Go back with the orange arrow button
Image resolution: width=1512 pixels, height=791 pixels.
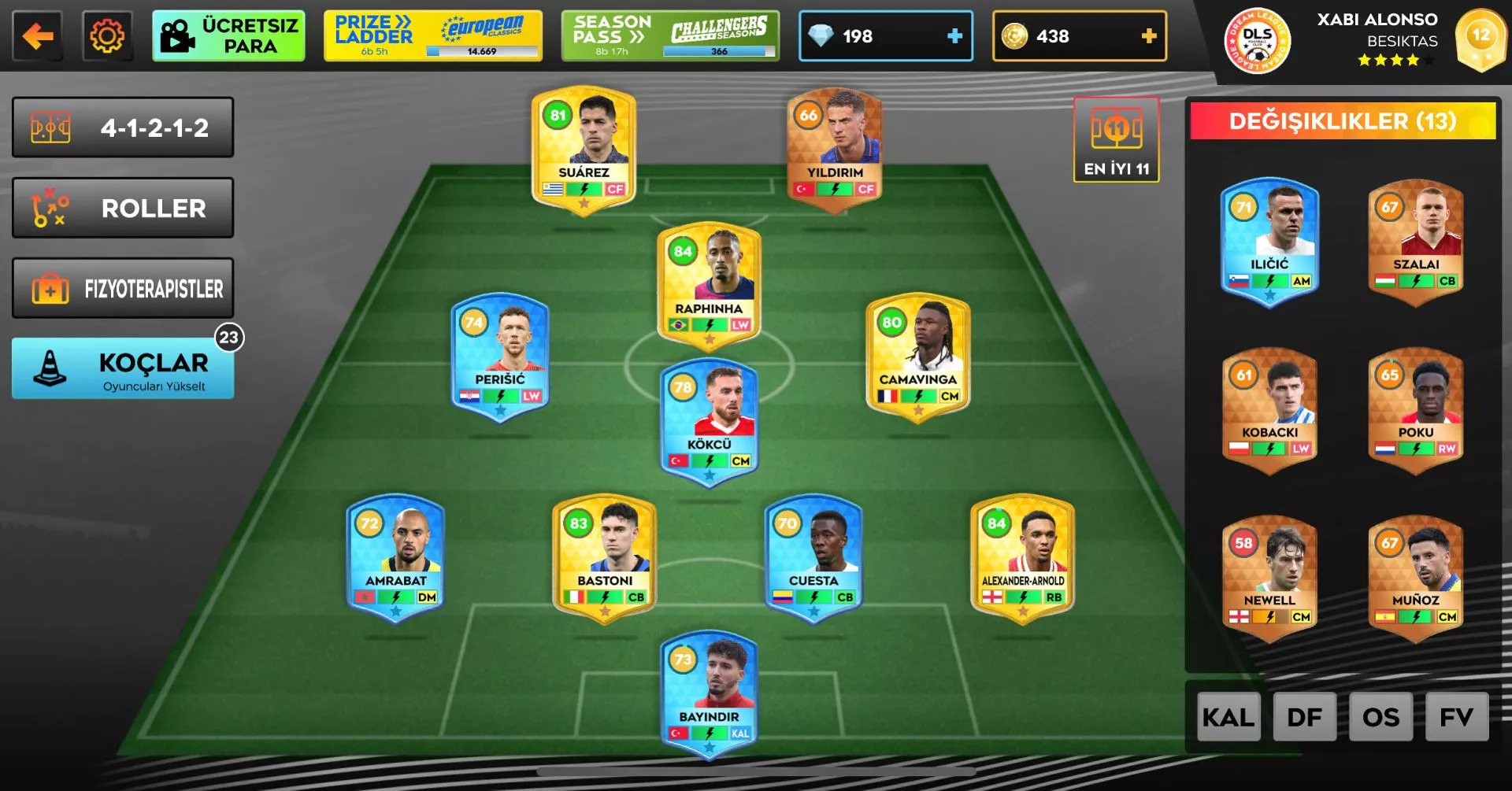click(37, 36)
